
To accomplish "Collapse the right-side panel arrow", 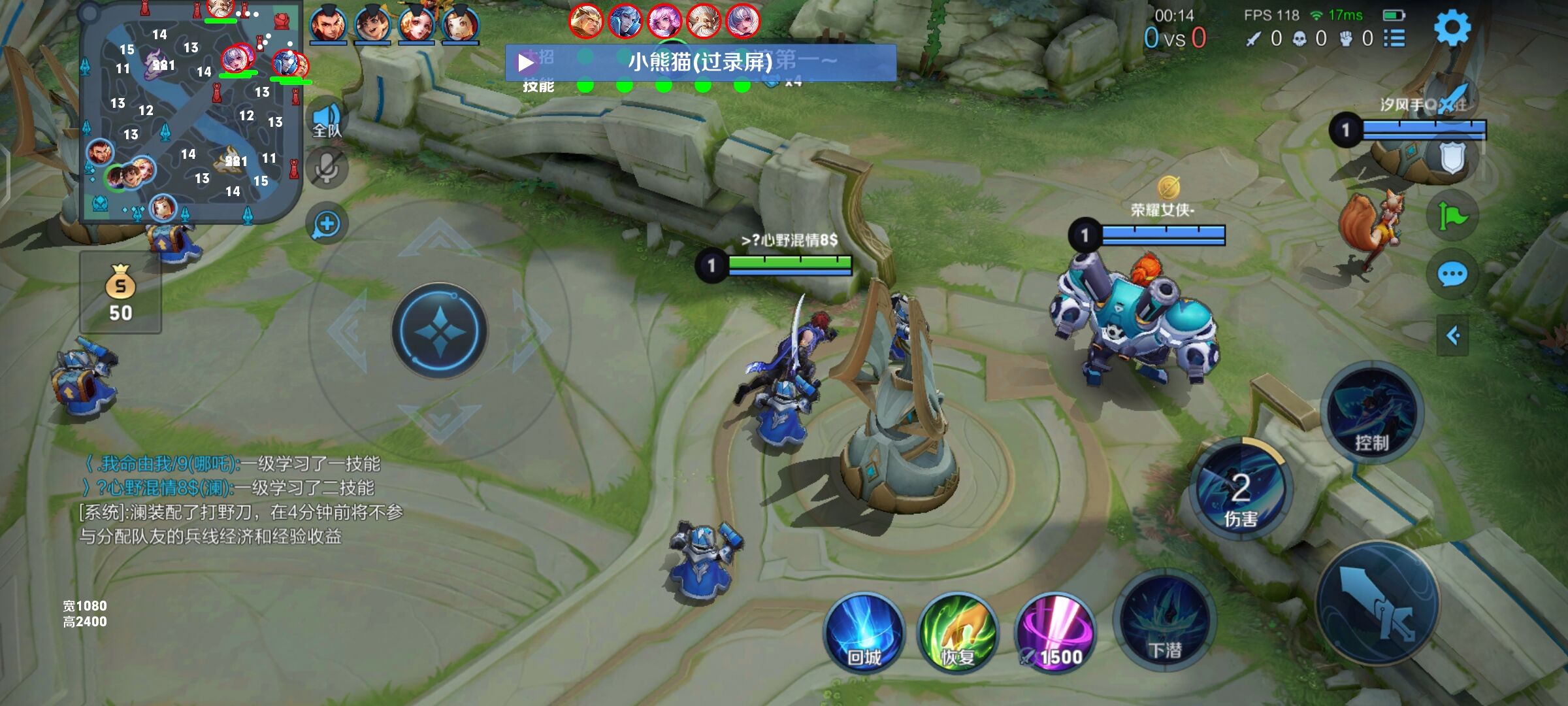I will pyautogui.click(x=1453, y=336).
